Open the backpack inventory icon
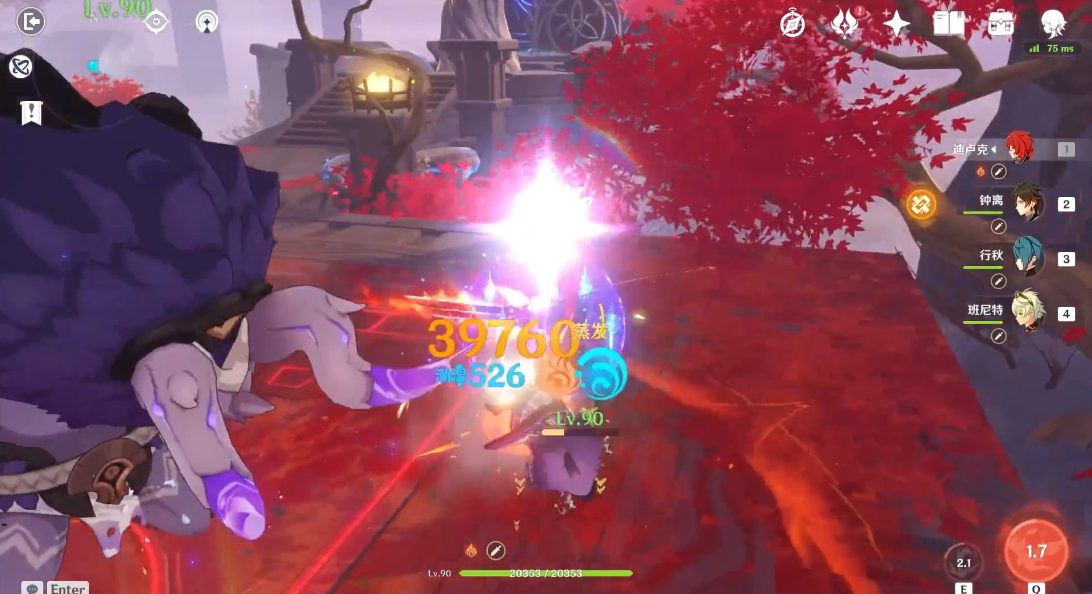 (x=1000, y=24)
